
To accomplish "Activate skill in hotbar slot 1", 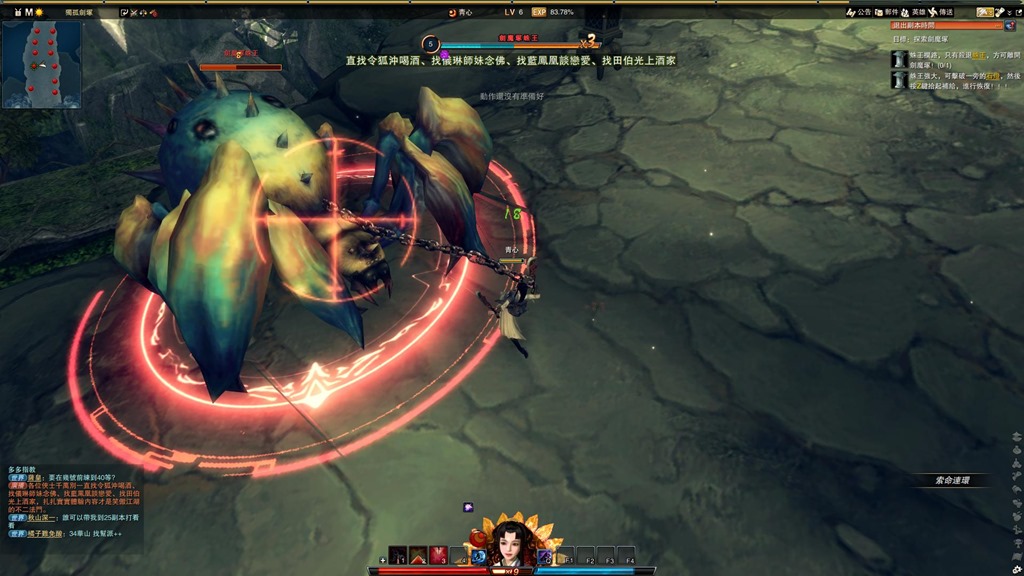I will click(x=398, y=555).
